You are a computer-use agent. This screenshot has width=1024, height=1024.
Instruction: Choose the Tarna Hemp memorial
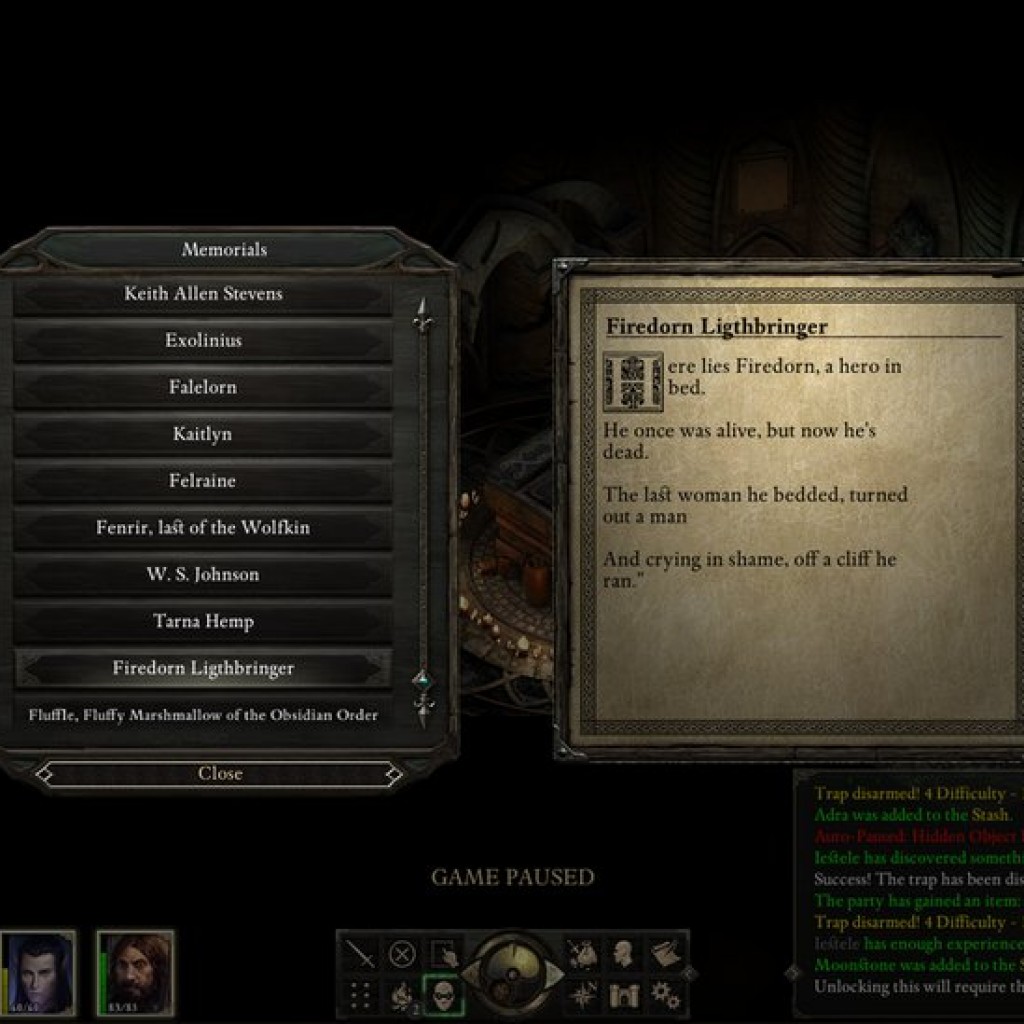(x=203, y=621)
